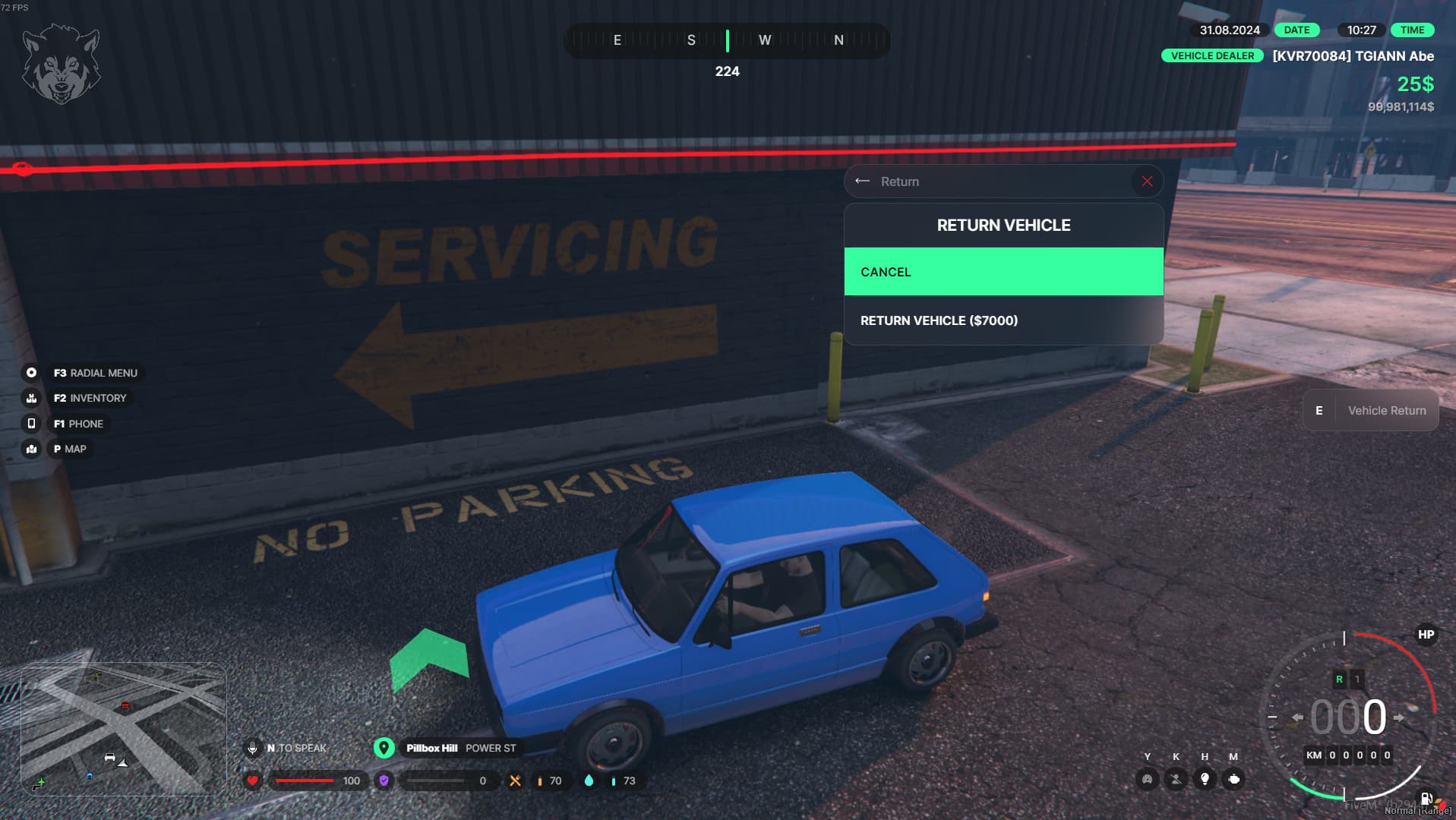Click the seatbelt indicator icon
The height and width of the screenshot is (820, 1456).
click(1176, 779)
